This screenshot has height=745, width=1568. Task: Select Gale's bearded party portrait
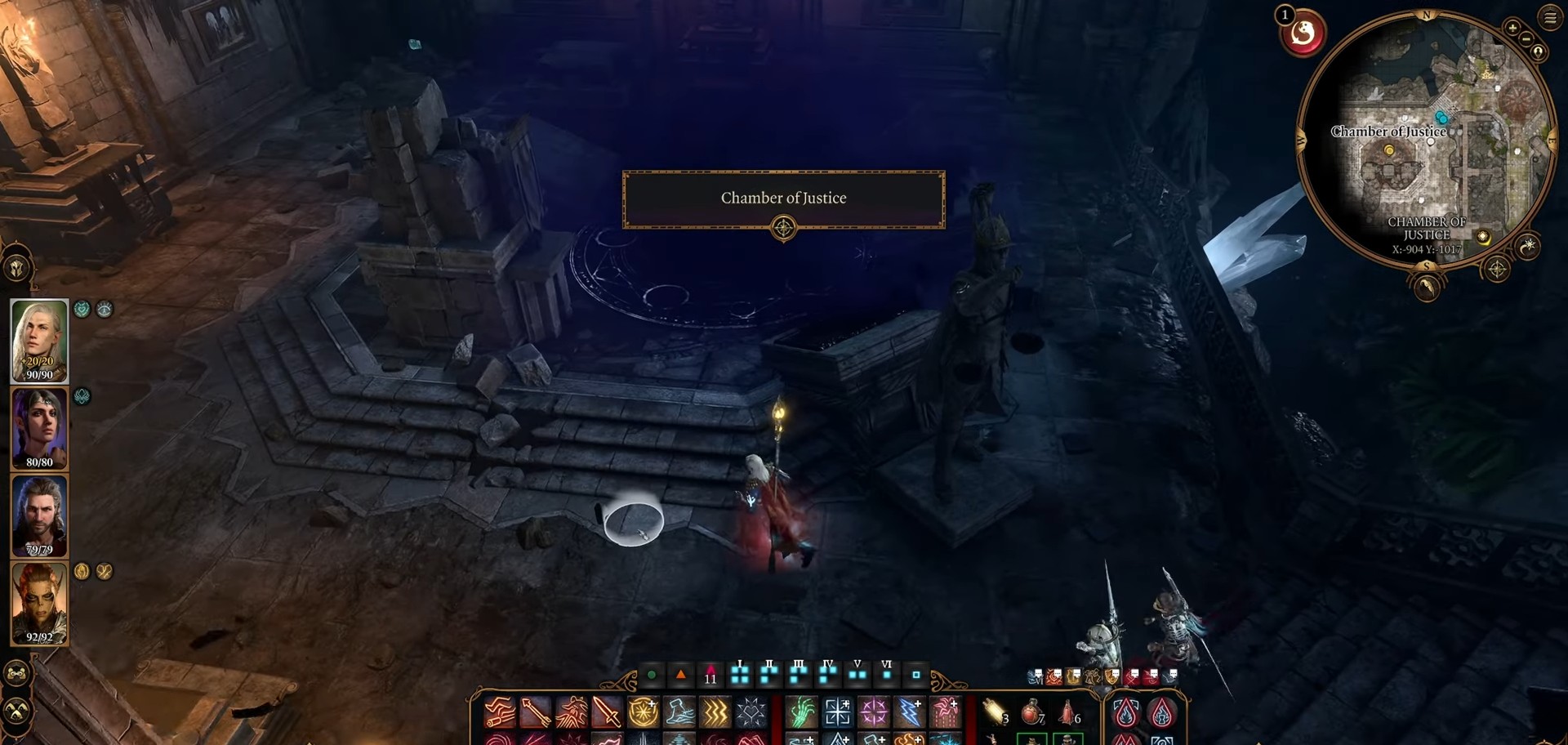pyautogui.click(x=39, y=515)
